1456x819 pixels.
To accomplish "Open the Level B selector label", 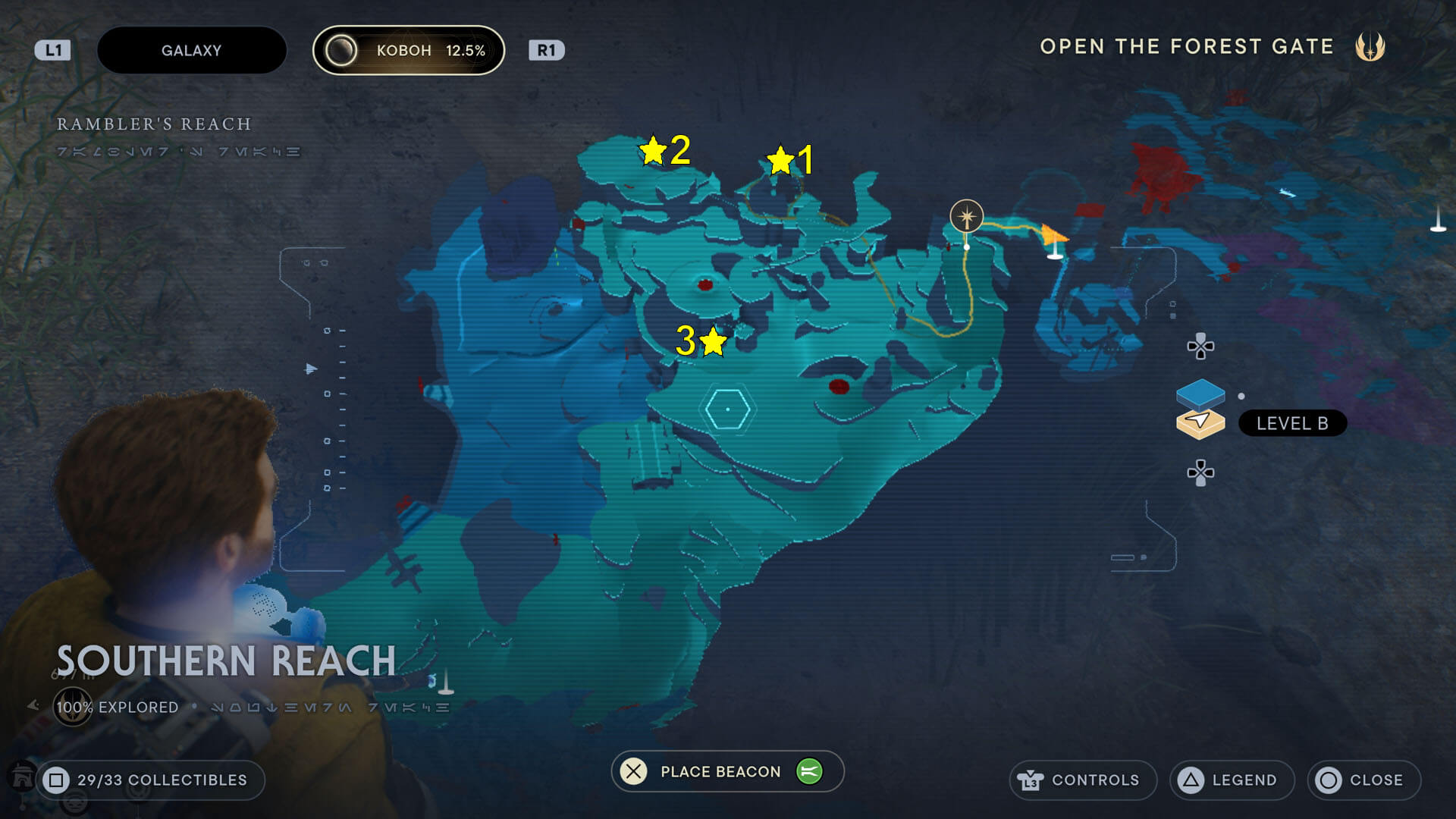I will pyautogui.click(x=1292, y=423).
